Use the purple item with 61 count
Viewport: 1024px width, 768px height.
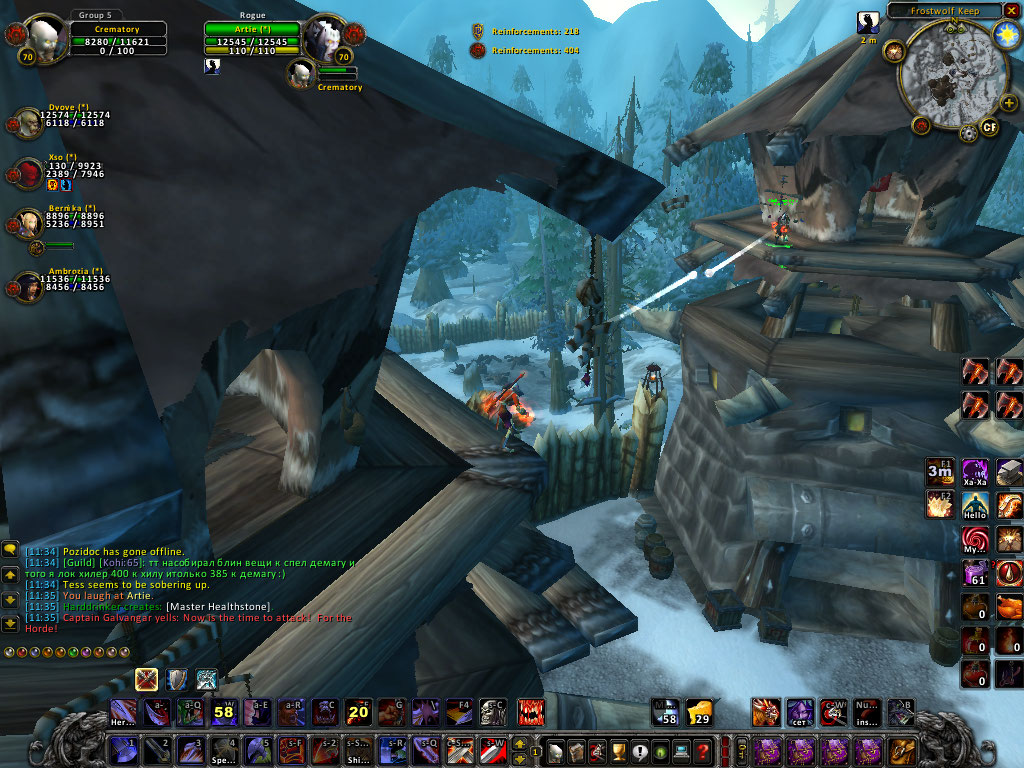[x=975, y=573]
